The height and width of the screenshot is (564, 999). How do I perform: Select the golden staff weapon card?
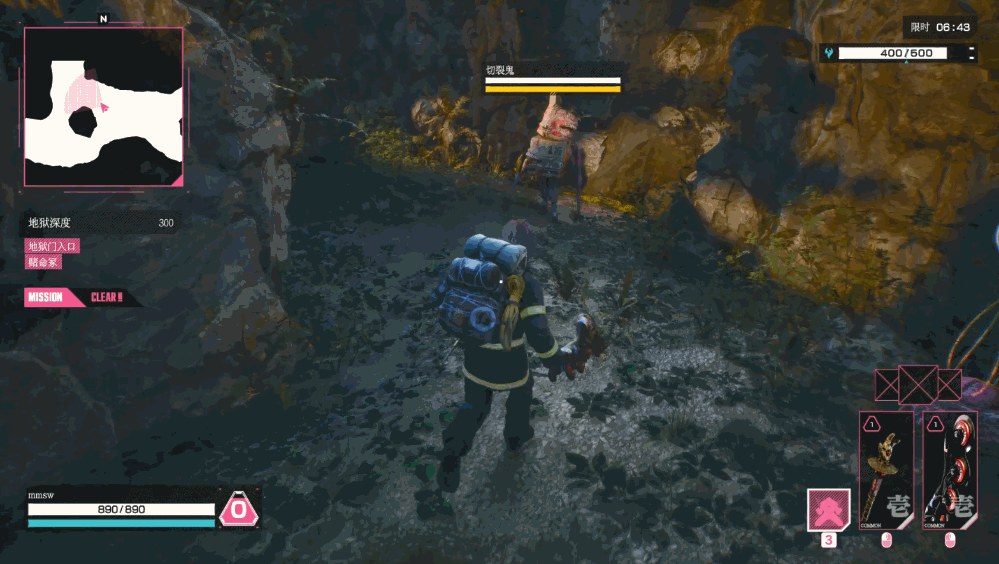click(x=886, y=470)
